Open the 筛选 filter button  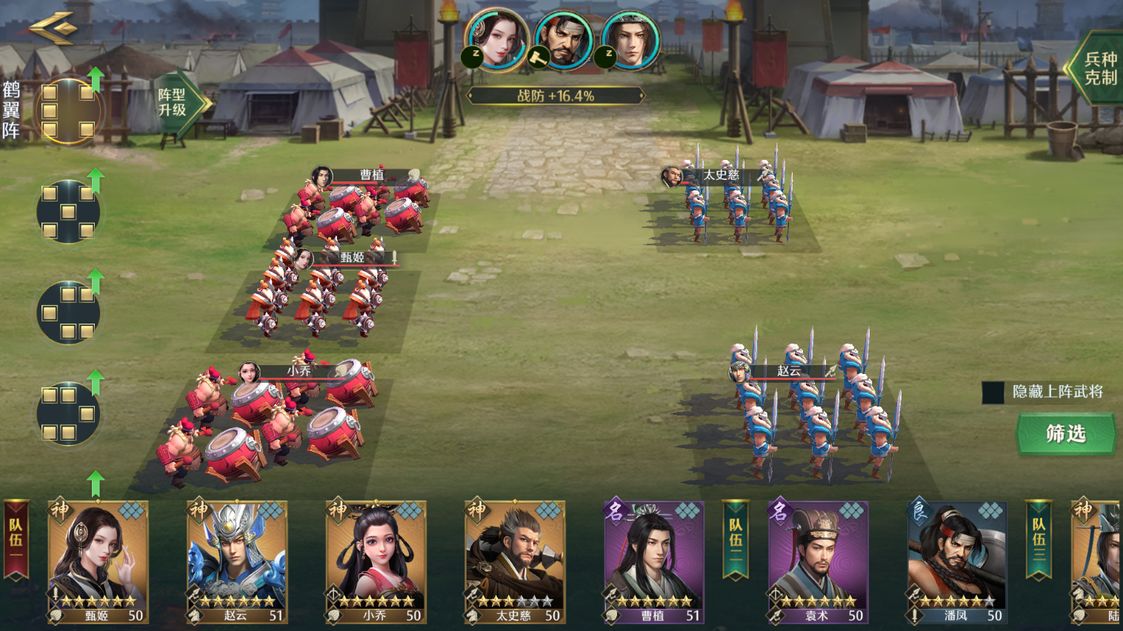[x=1065, y=435]
